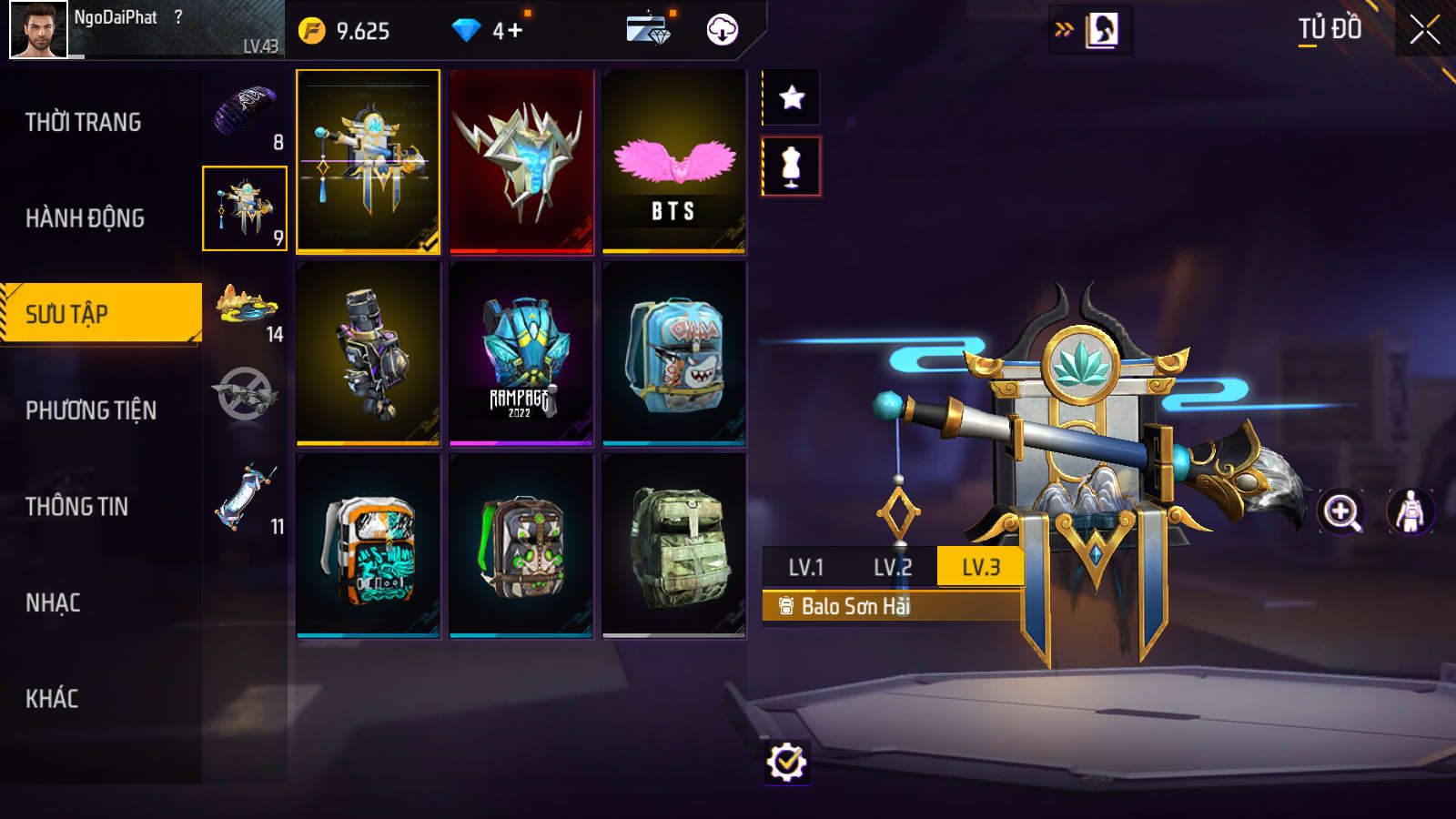Open the THỜI TRANG category
Viewport: 1456px width, 819px height.
(x=84, y=122)
